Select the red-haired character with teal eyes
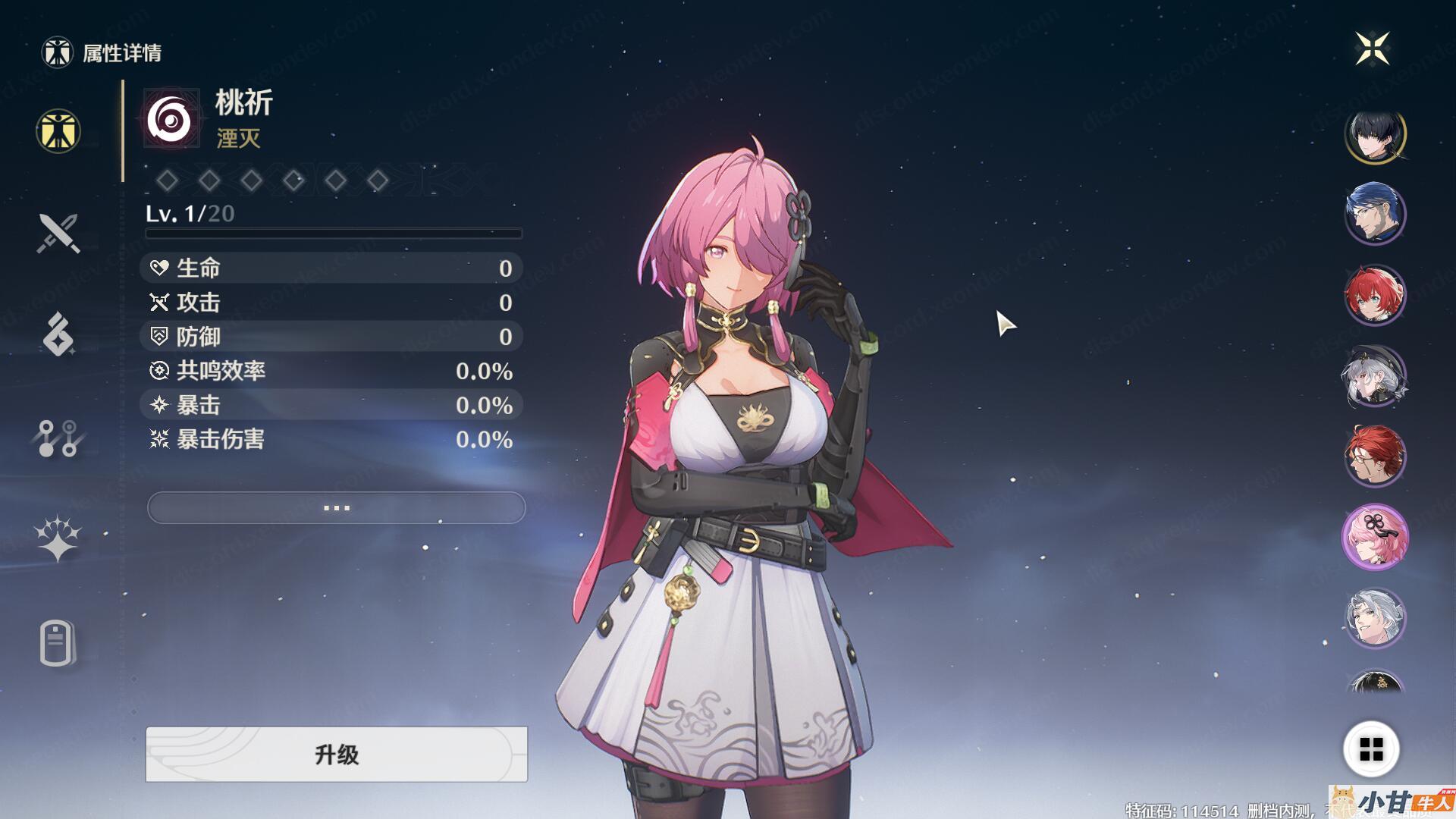Viewport: 1456px width, 819px height. pos(1375,295)
